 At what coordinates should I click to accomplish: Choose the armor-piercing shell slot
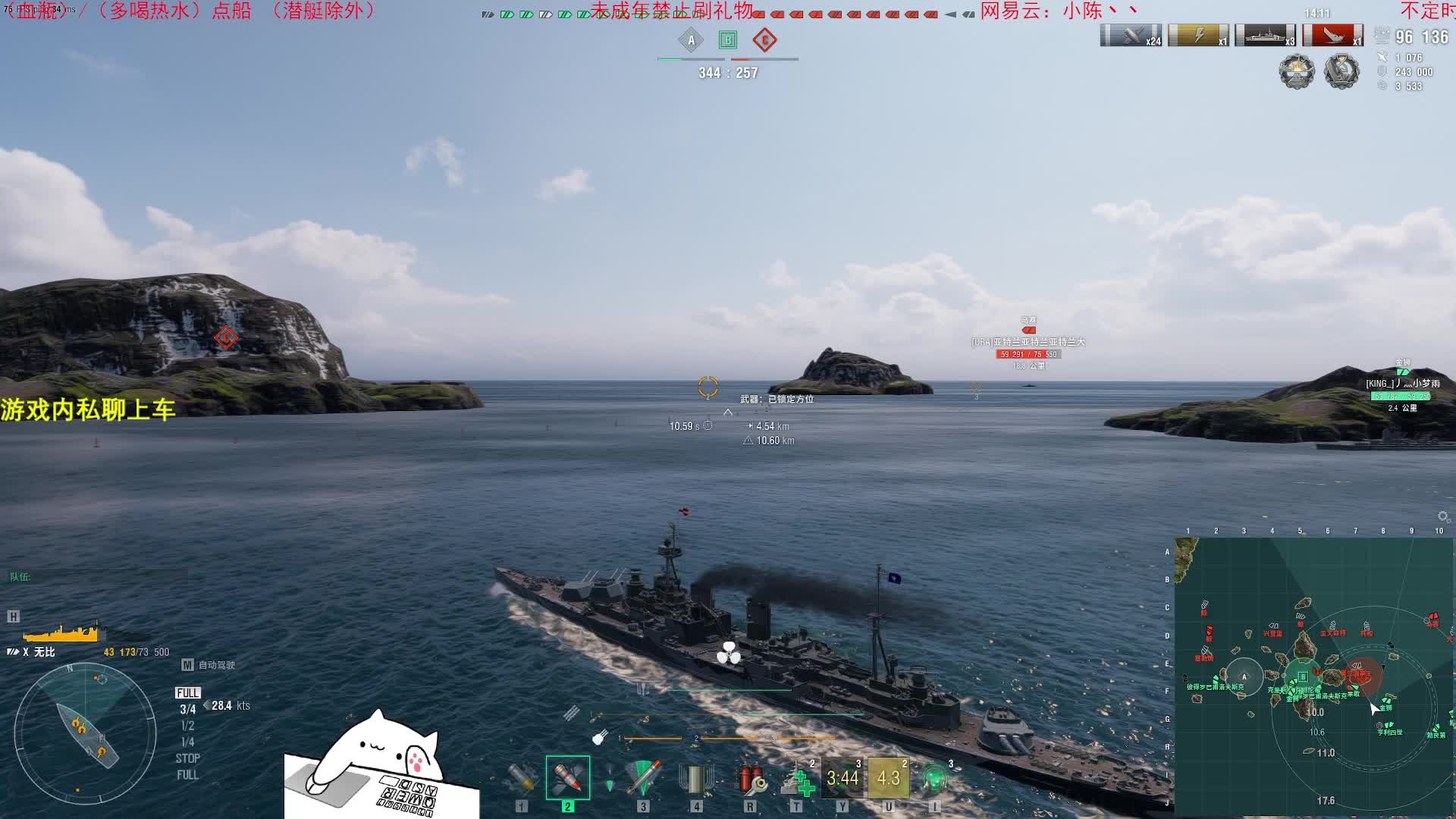pyautogui.click(x=567, y=778)
